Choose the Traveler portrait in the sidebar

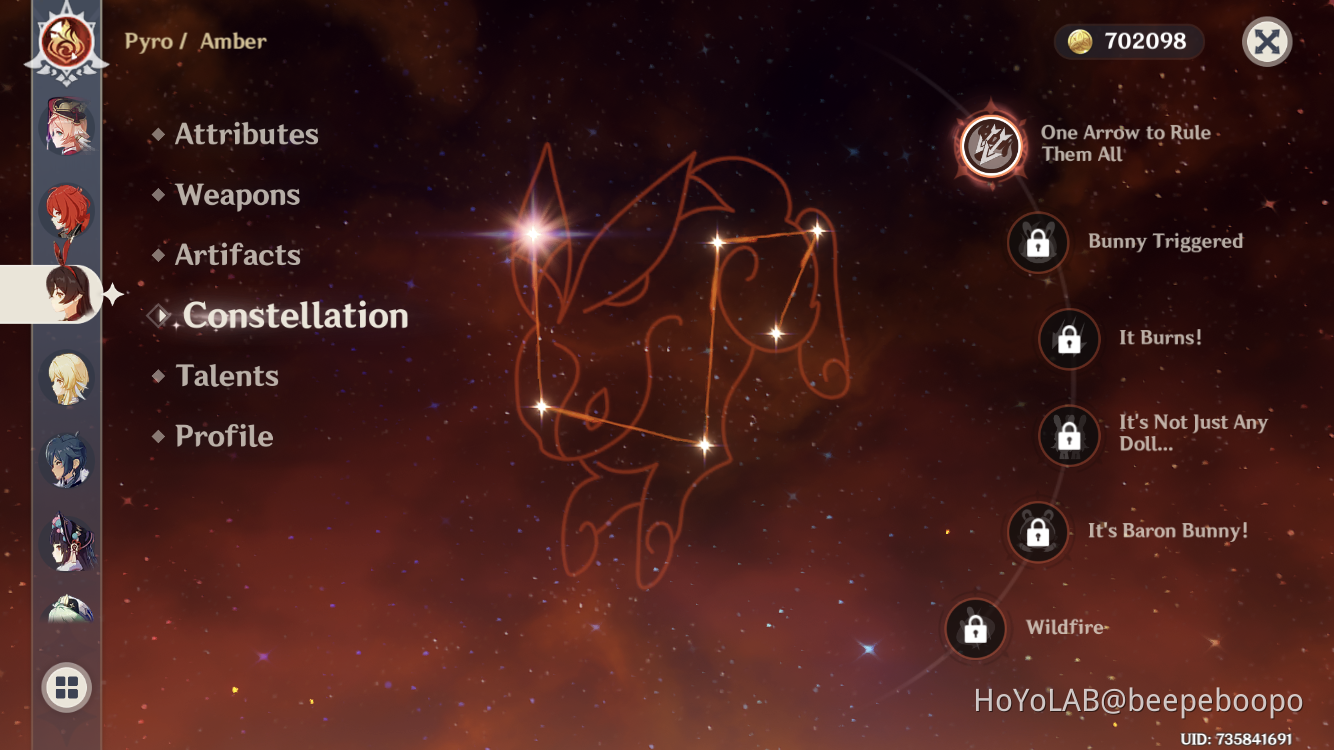[66, 378]
